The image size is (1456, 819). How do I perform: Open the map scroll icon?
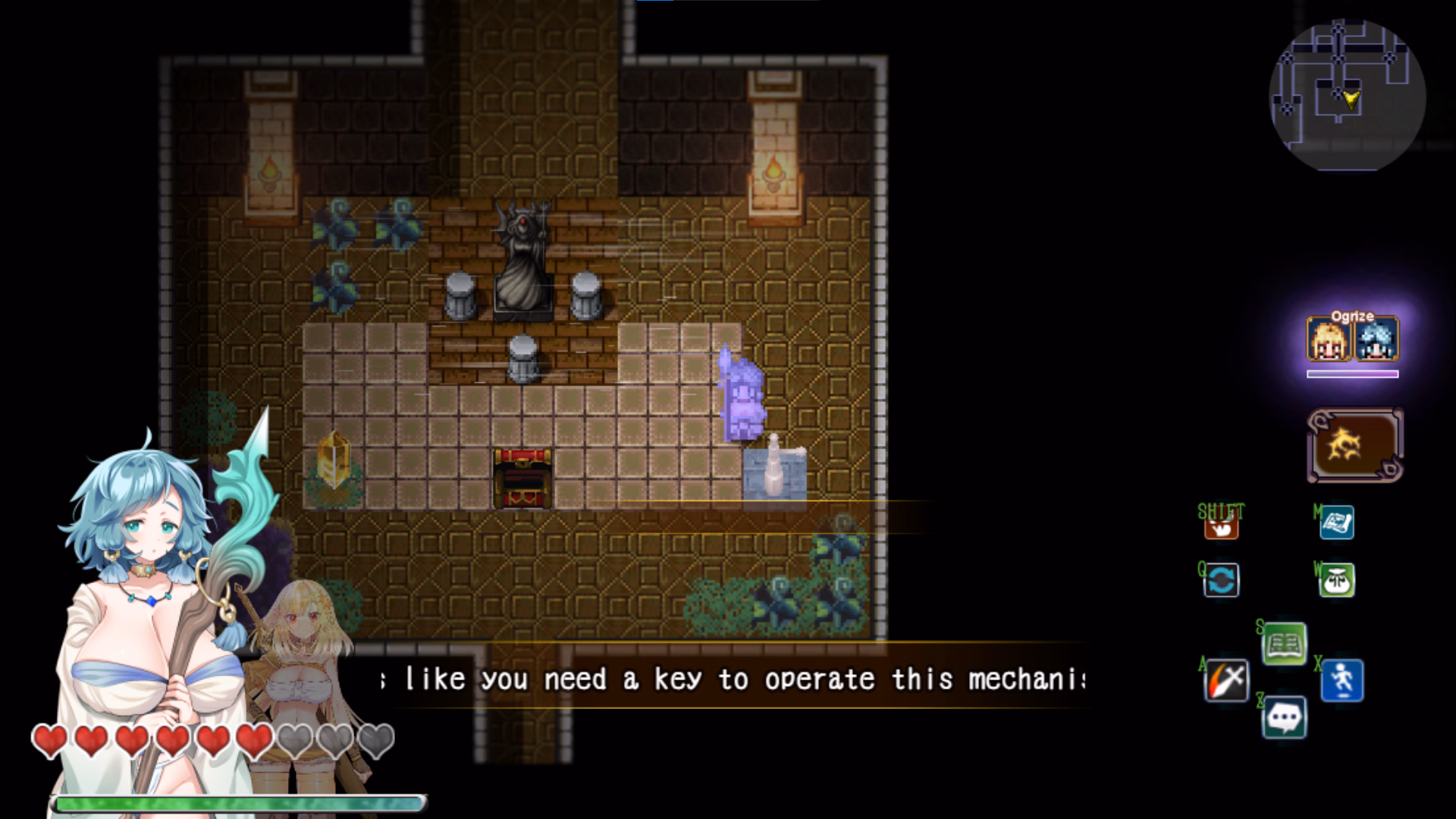1337,522
